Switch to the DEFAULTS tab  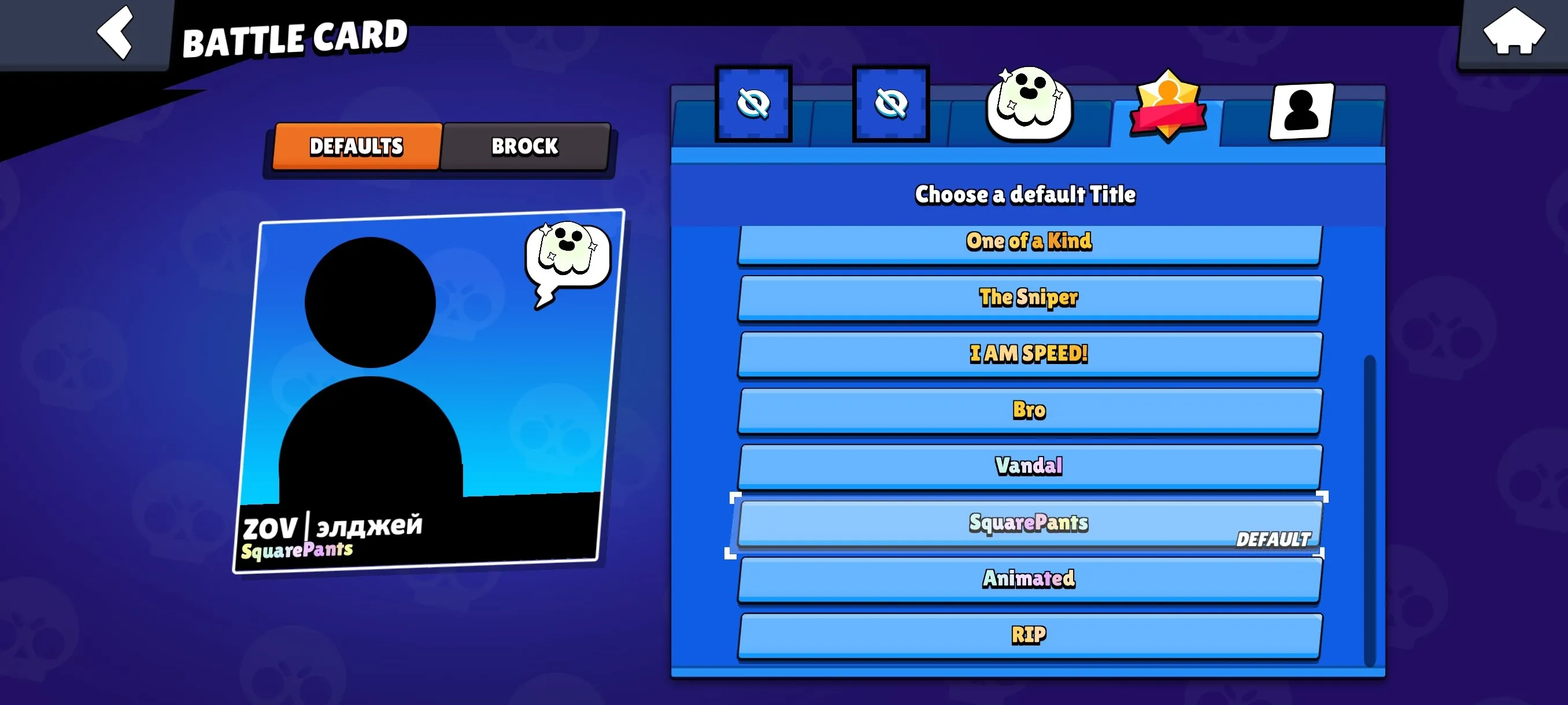coord(356,146)
